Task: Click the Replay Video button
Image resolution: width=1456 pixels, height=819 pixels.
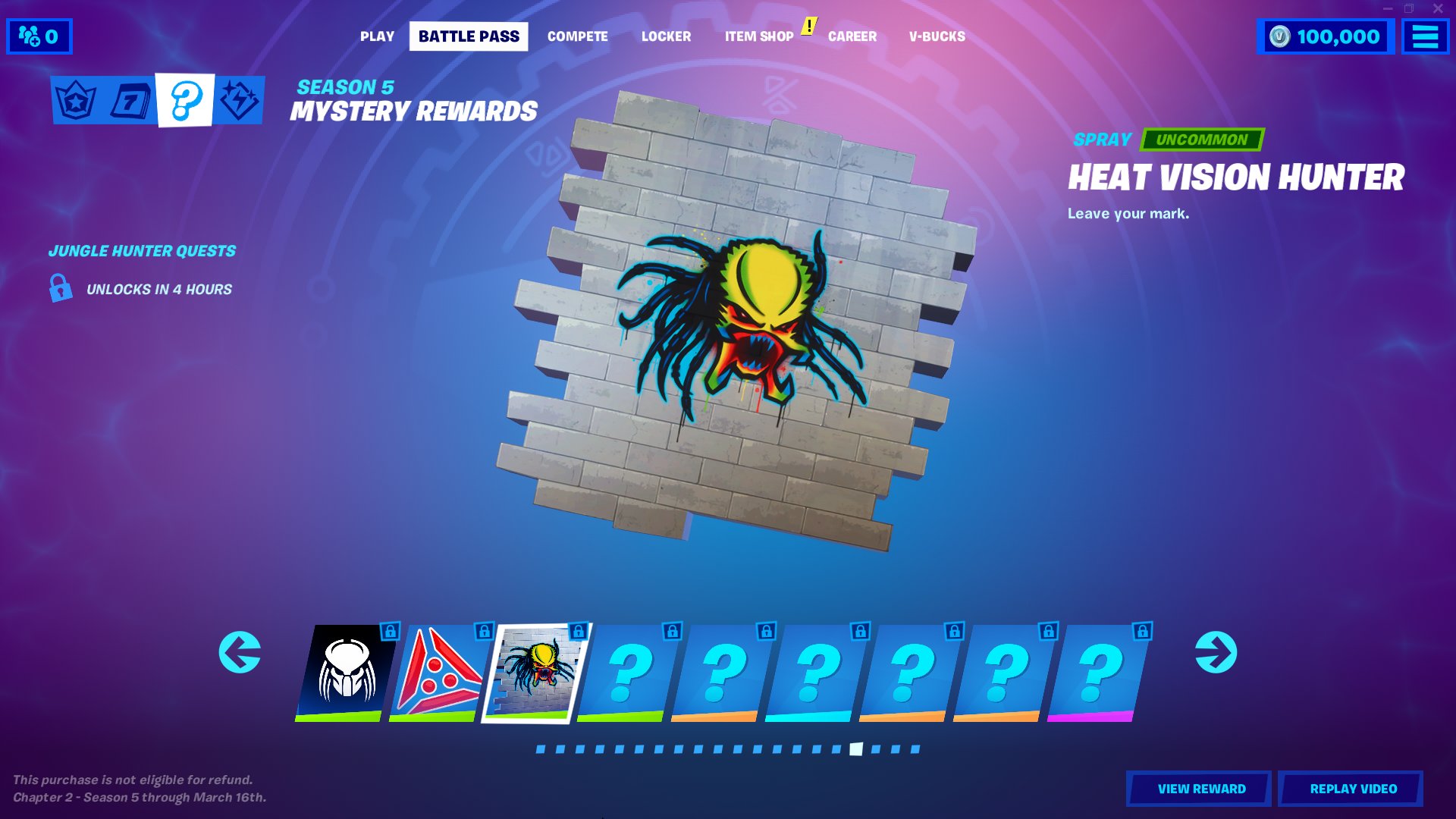Action: pyautogui.click(x=1354, y=788)
